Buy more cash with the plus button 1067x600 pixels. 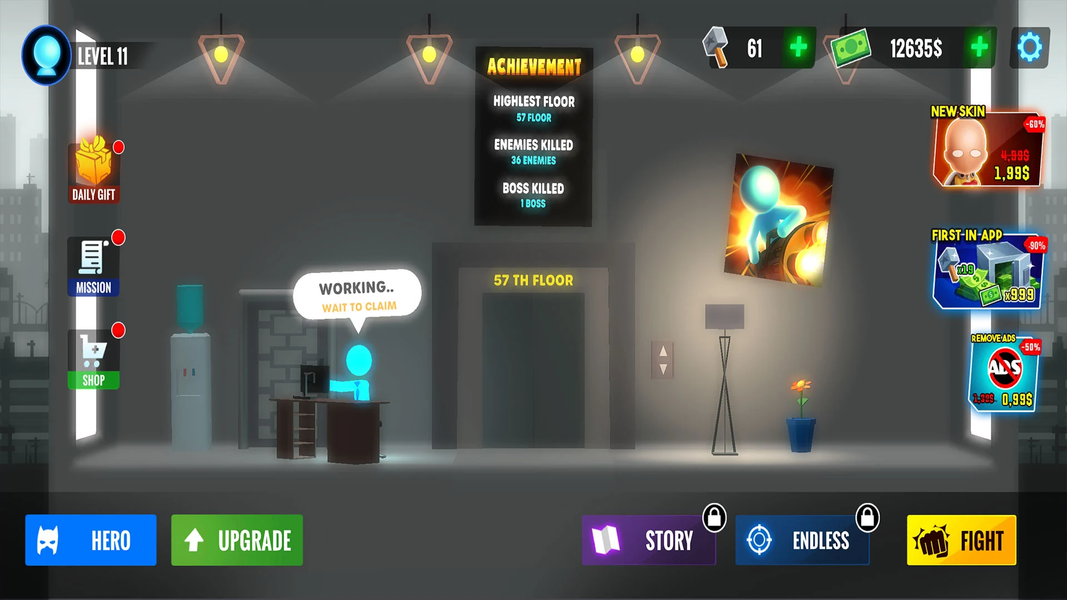pyautogui.click(x=980, y=48)
